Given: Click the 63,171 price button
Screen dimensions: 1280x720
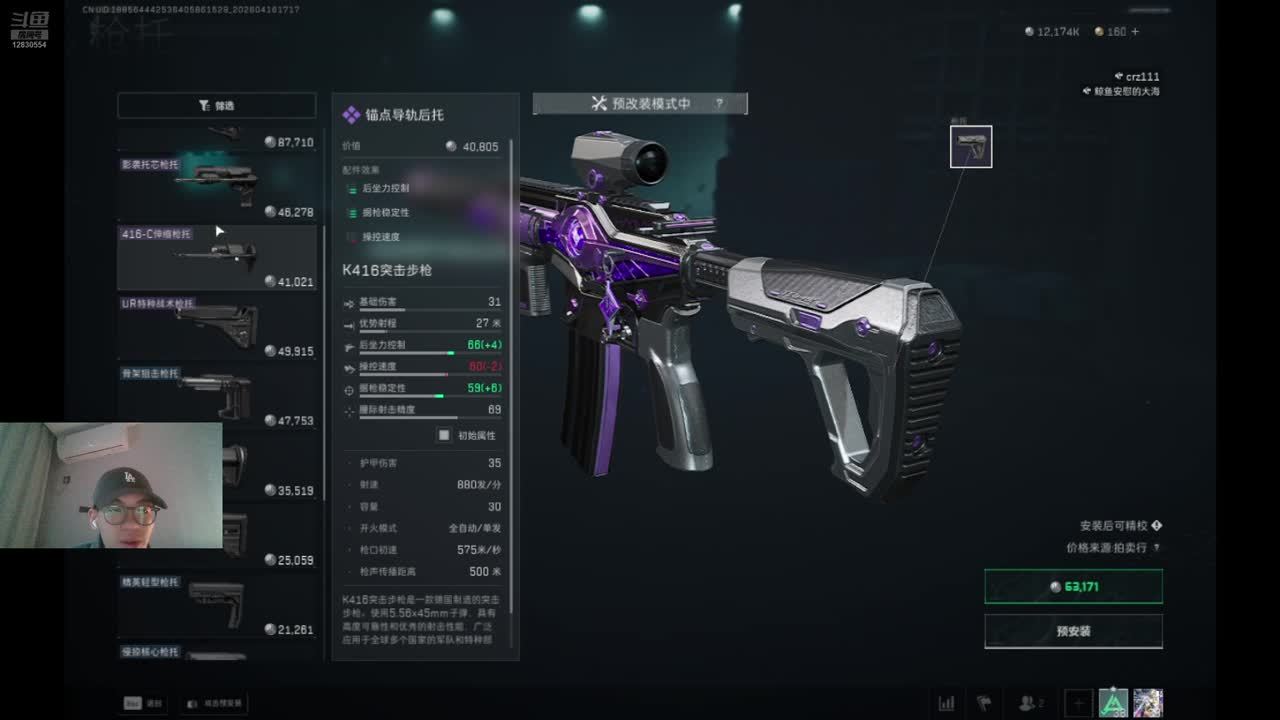Looking at the screenshot, I should point(1073,587).
